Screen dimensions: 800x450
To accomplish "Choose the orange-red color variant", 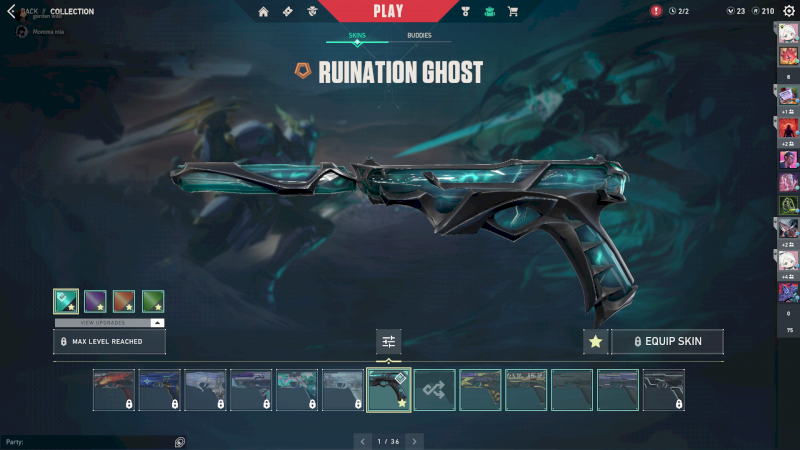I will coord(124,301).
